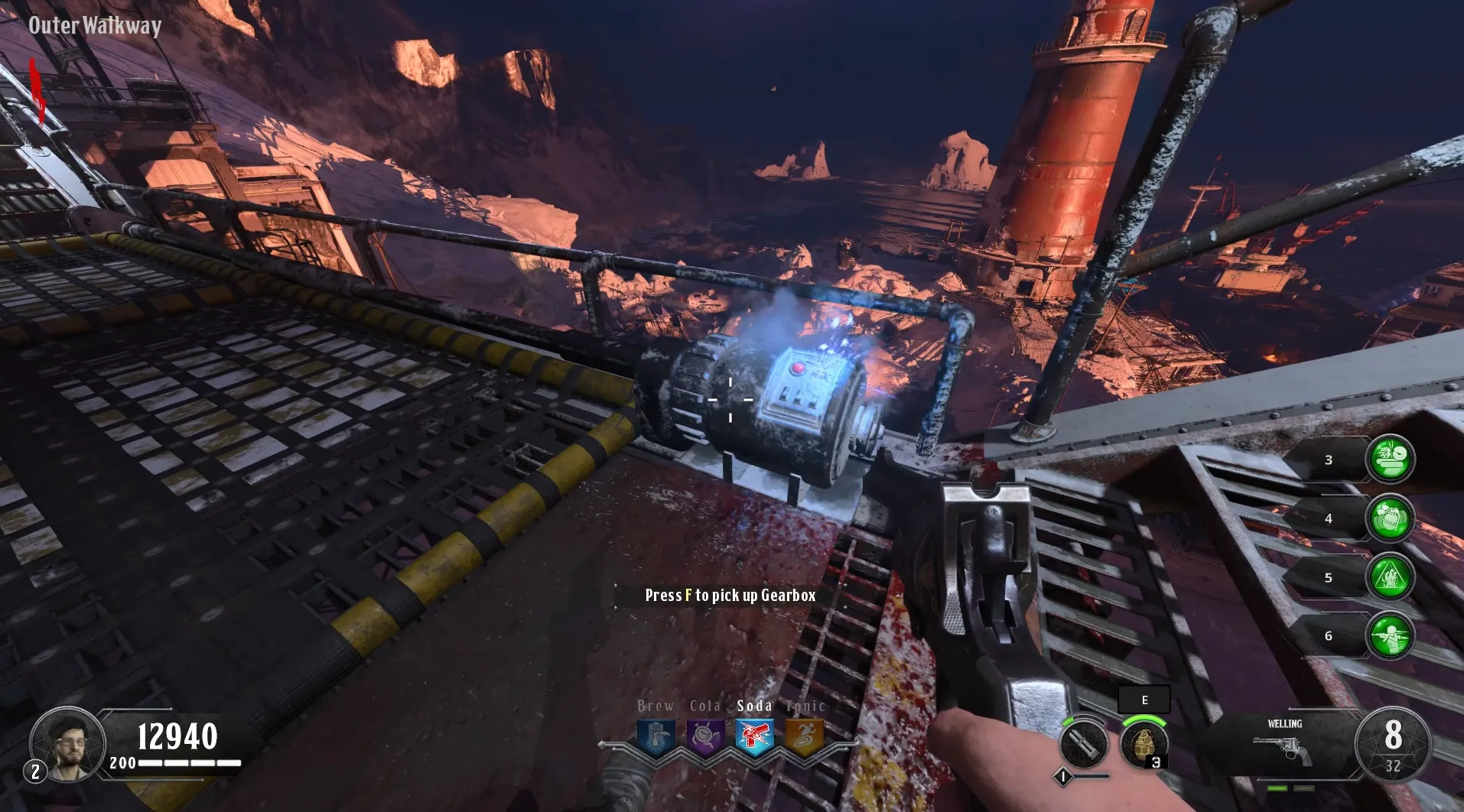The image size is (1464, 812).
Task: Use the grenade elixir in slot 4
Action: 1390,518
